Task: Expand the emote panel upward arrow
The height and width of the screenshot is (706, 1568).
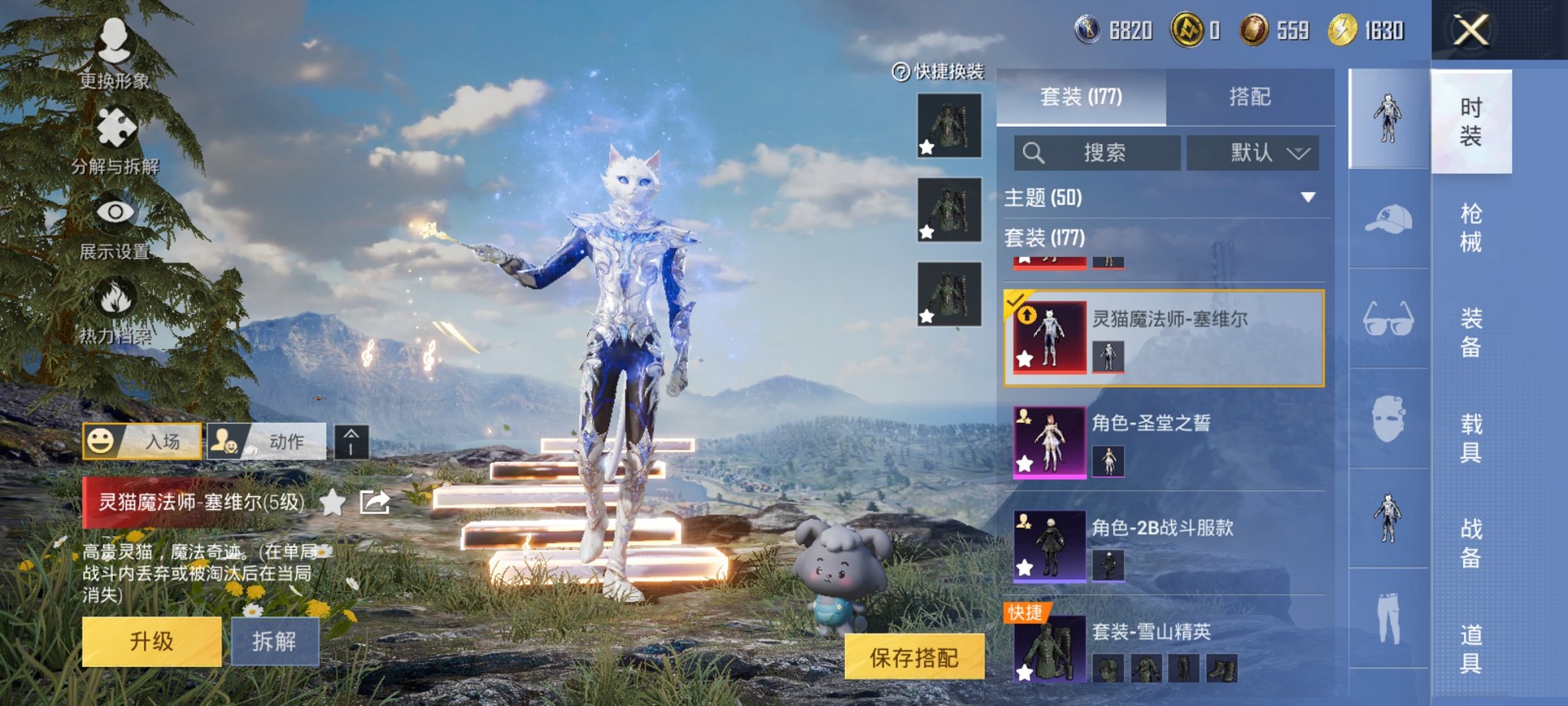Action: click(353, 442)
